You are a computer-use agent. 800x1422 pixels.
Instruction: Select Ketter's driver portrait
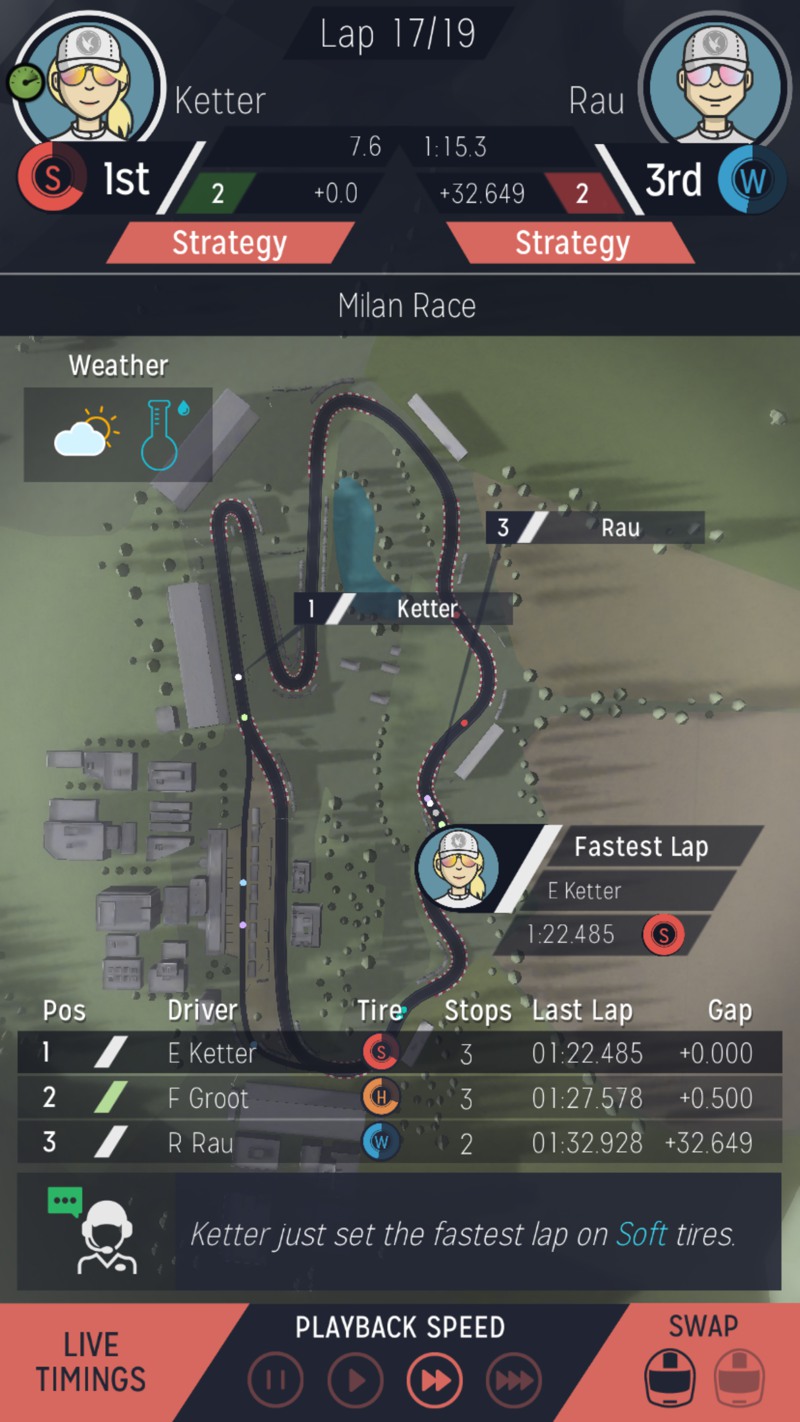click(89, 78)
